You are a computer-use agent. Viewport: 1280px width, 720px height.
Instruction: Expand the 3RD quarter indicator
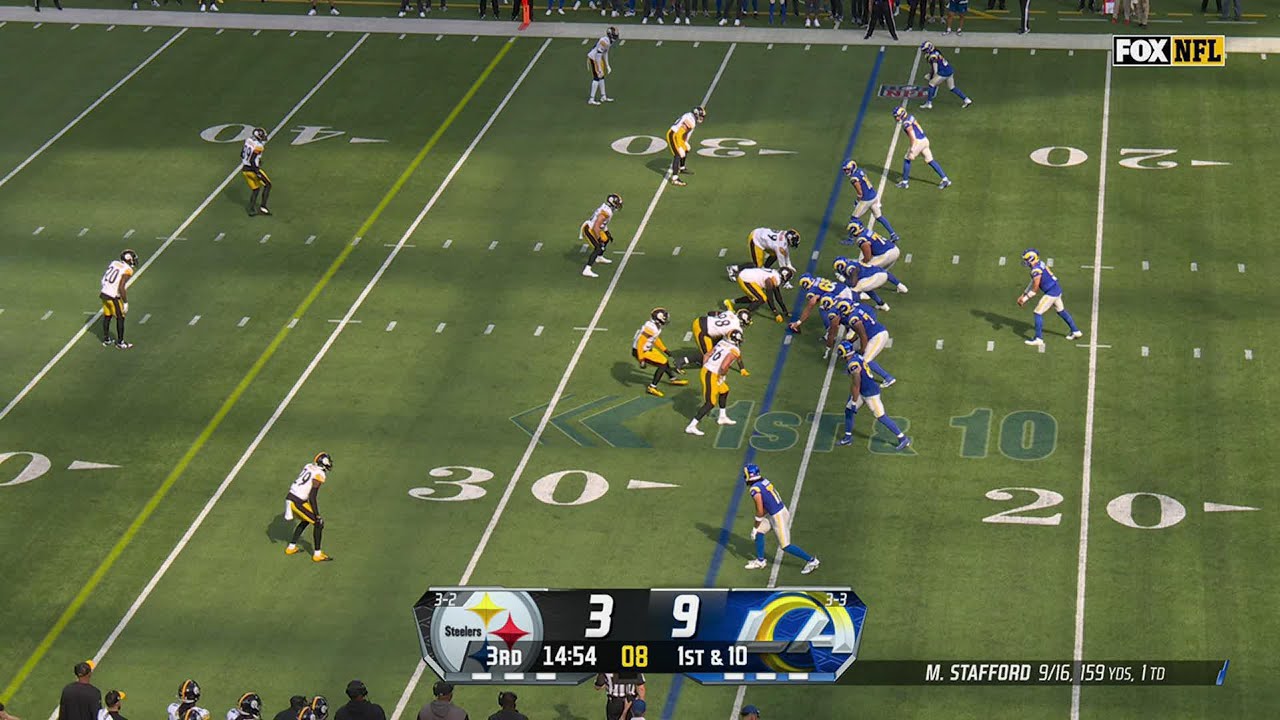click(x=504, y=655)
